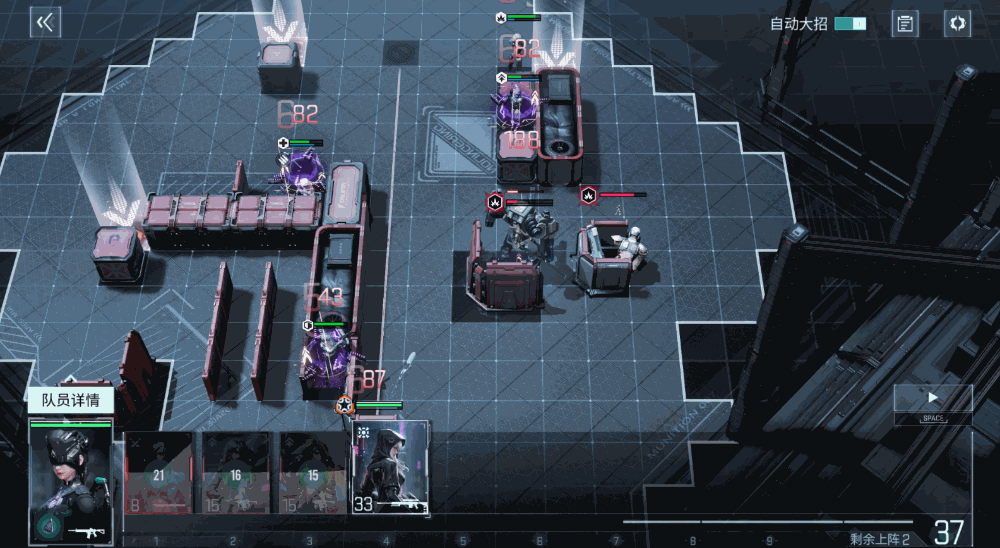This screenshot has height=548, width=1000.
Task: Click the double-chevron back button
Action: (45, 23)
